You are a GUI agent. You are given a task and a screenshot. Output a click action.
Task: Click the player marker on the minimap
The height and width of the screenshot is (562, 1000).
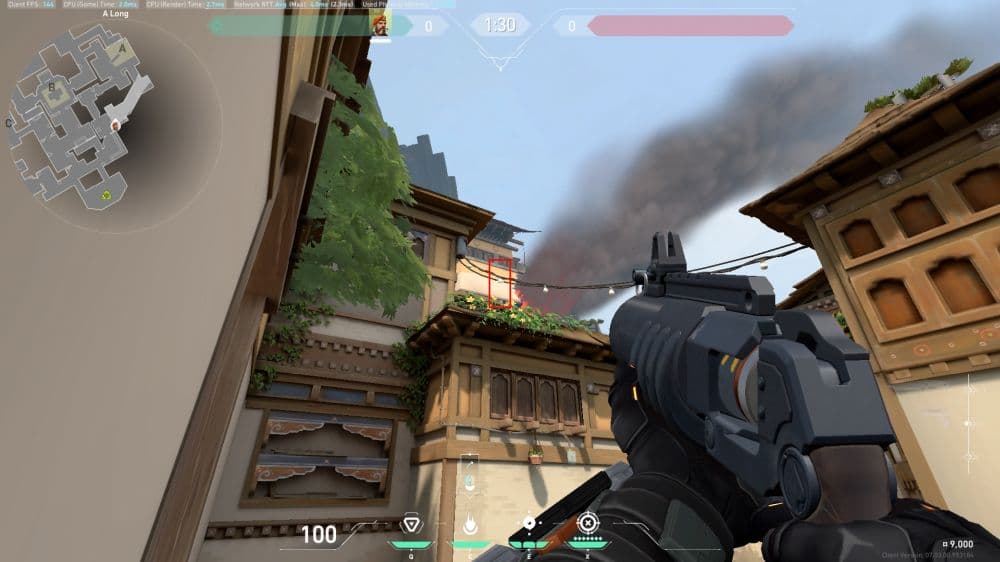pos(116,124)
